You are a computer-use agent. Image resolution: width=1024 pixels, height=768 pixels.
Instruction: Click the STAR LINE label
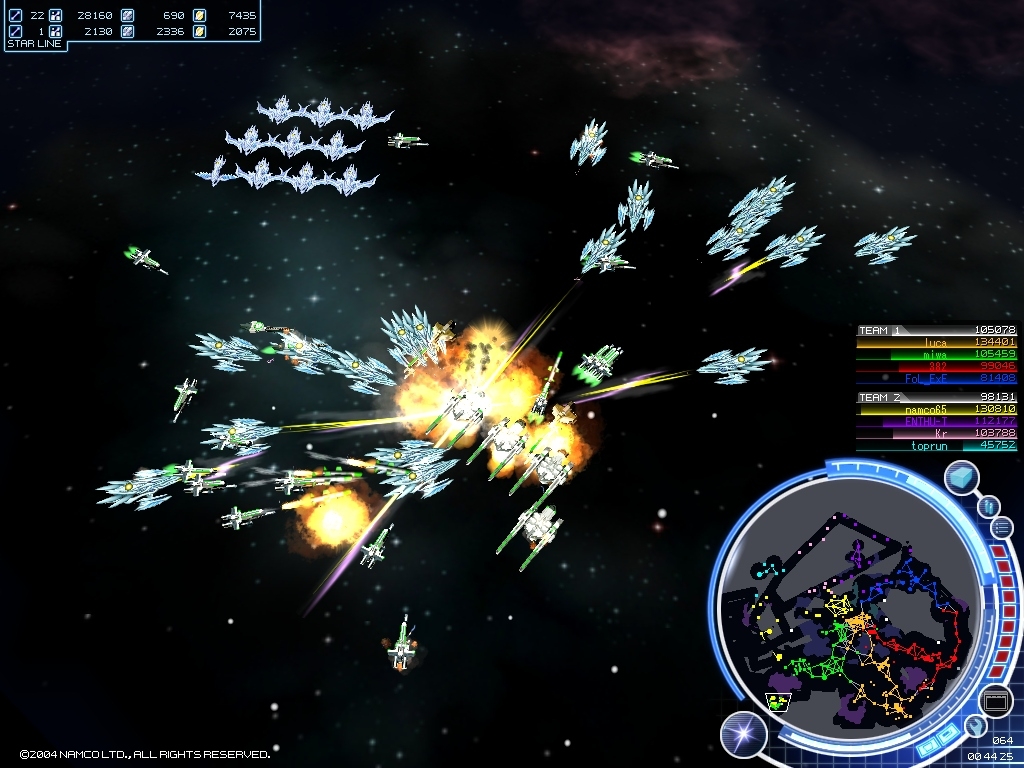(35, 44)
